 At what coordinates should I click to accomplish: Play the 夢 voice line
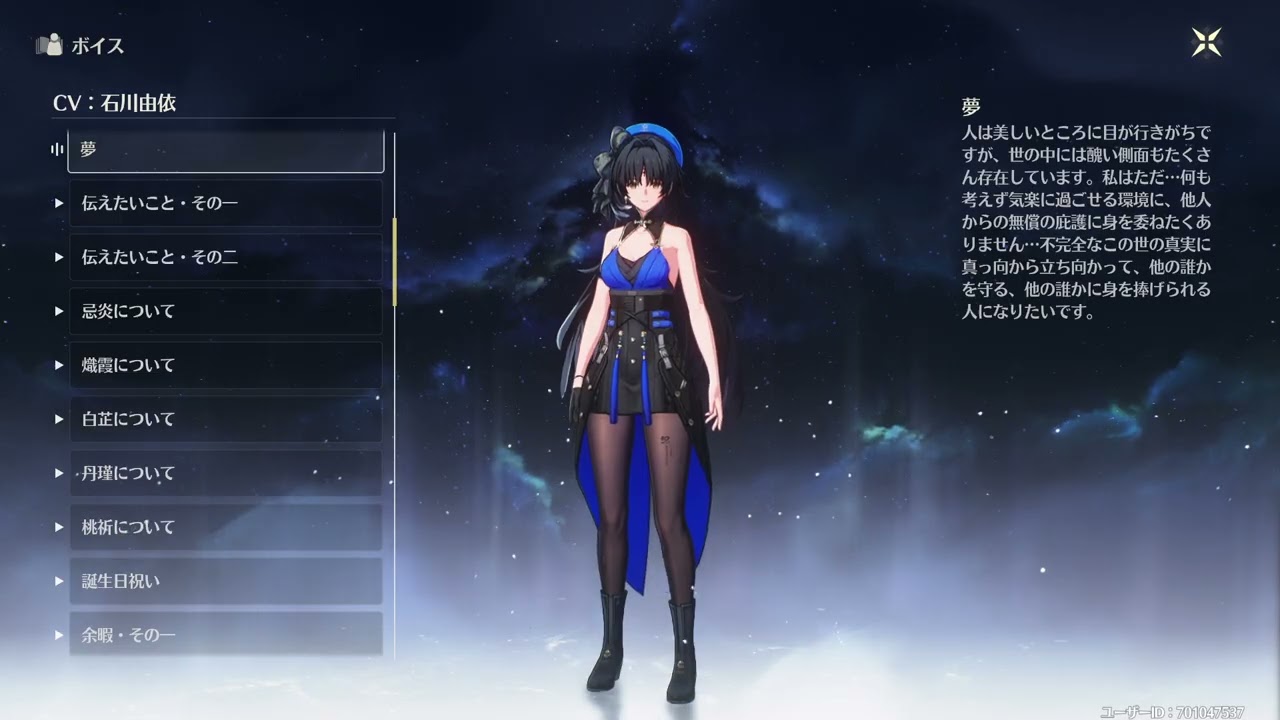click(x=225, y=150)
